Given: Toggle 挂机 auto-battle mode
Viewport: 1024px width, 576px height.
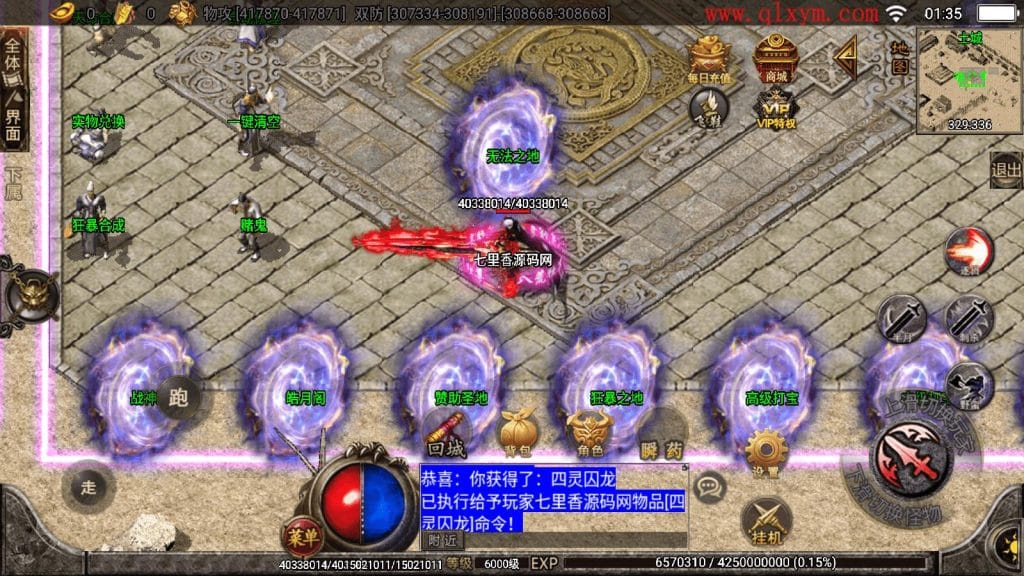Looking at the screenshot, I should coord(766,520).
